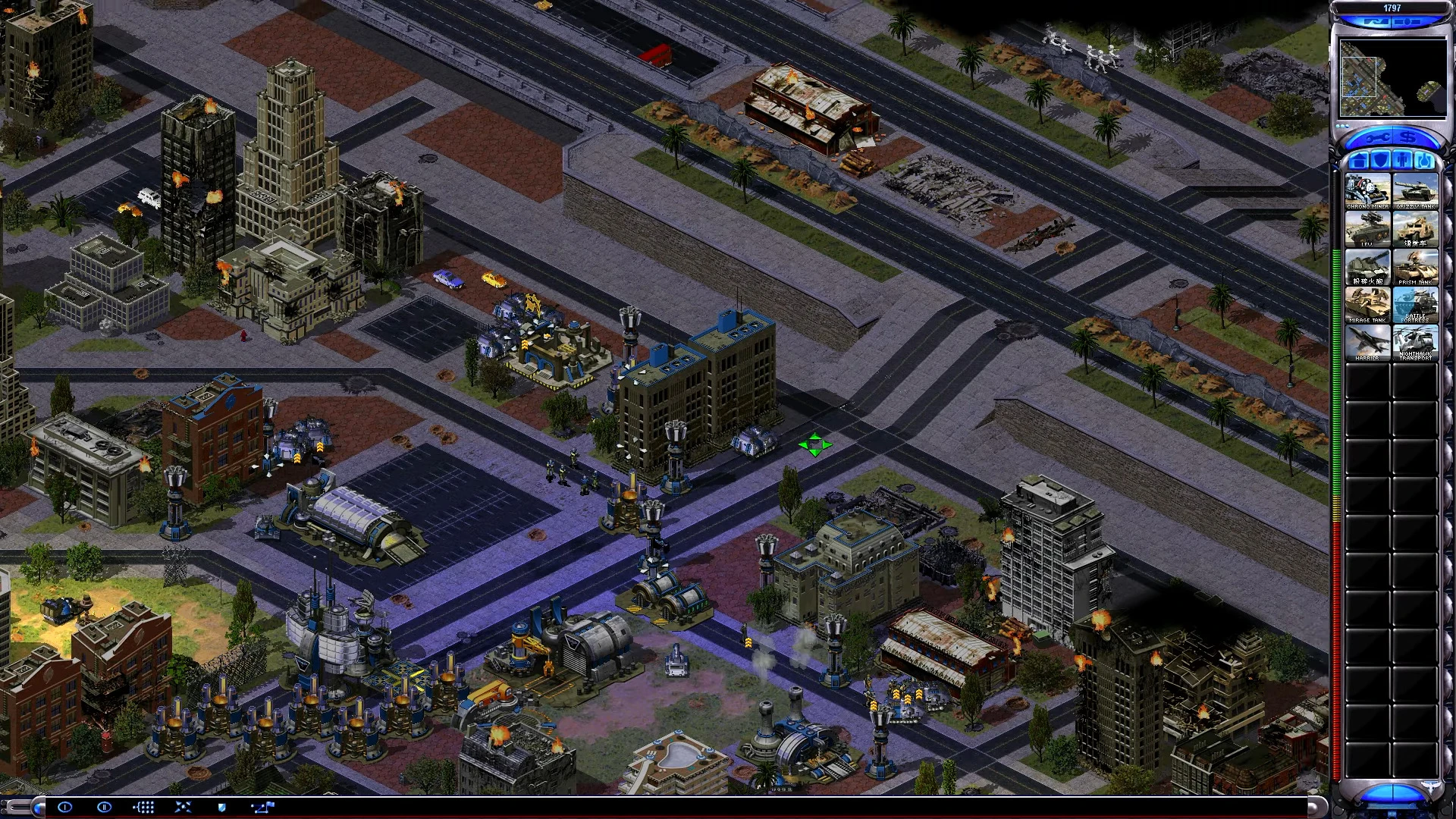The image size is (1456, 819).
Task: Select team one with the I button
Action: pyautogui.click(x=65, y=807)
